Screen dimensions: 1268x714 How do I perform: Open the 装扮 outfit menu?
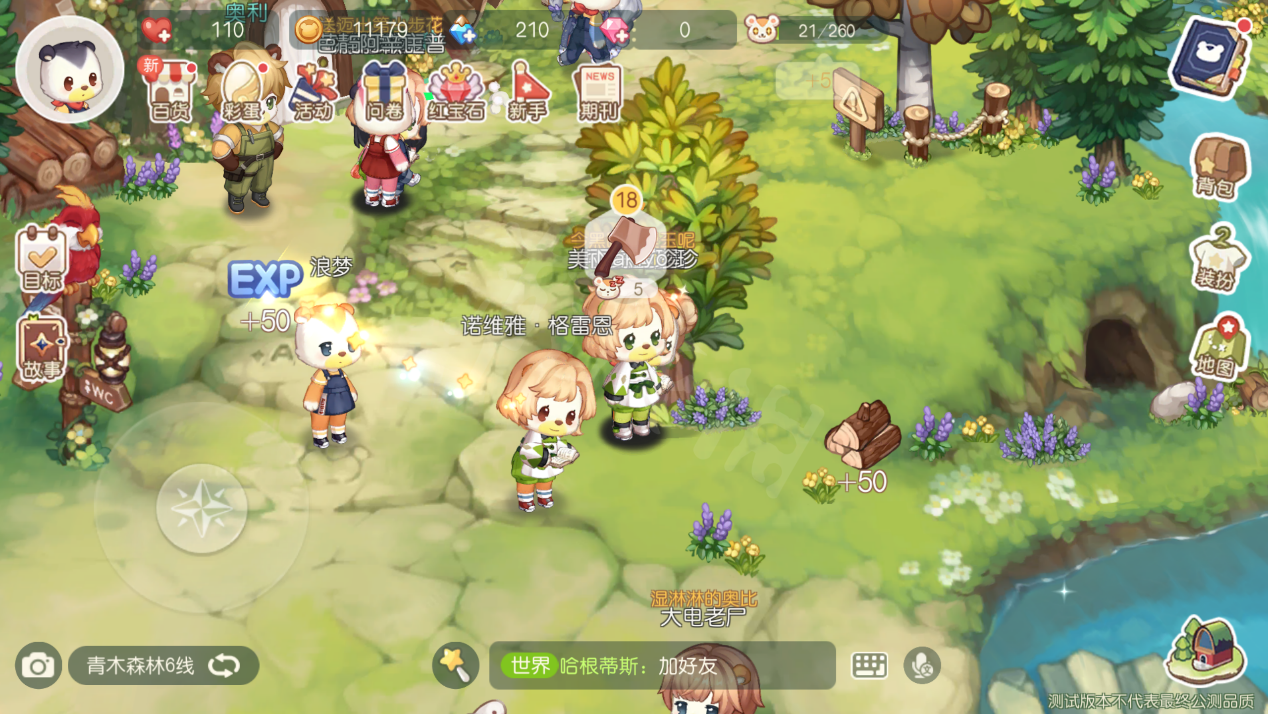(x=1217, y=258)
